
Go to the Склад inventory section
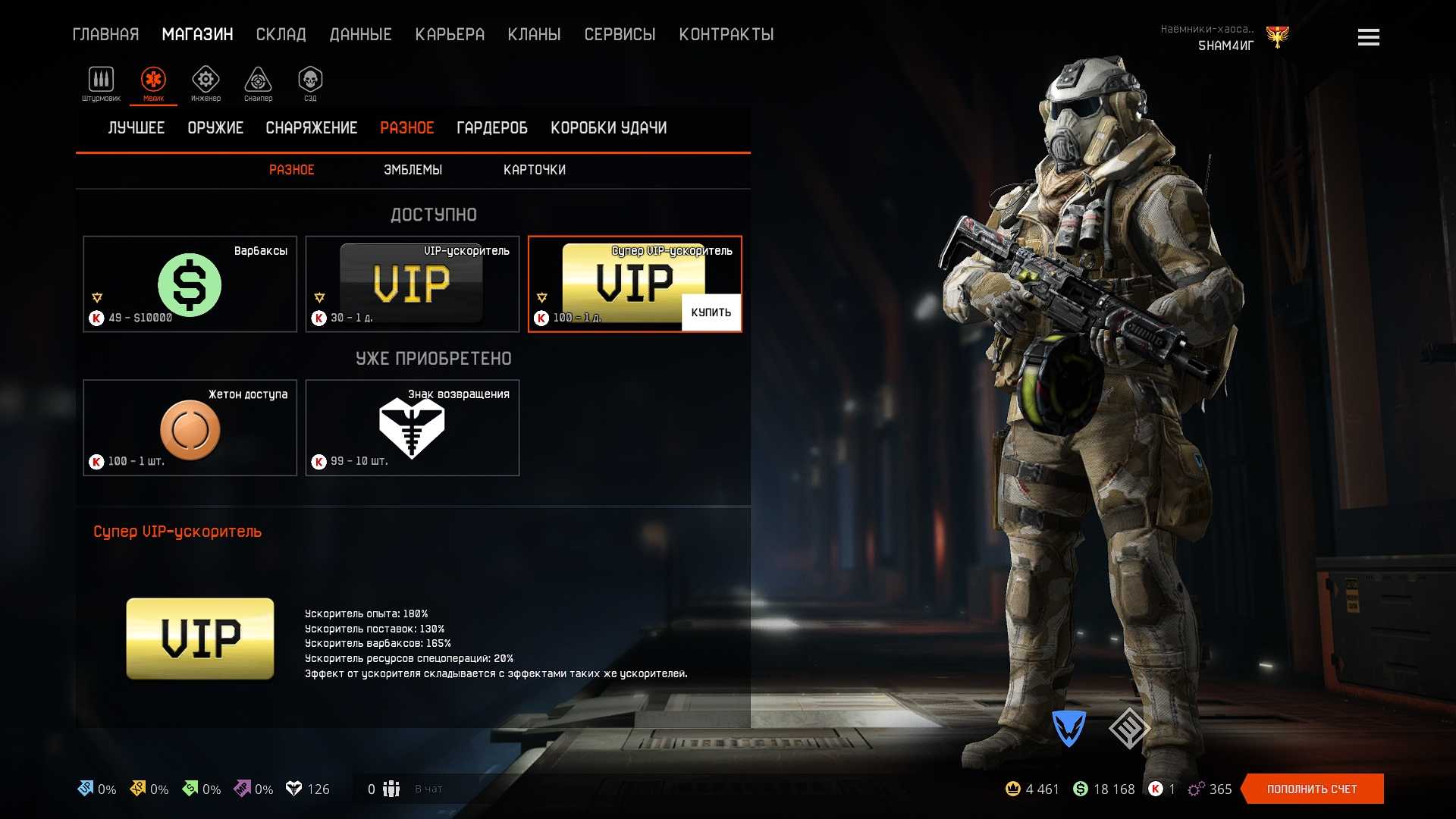281,34
